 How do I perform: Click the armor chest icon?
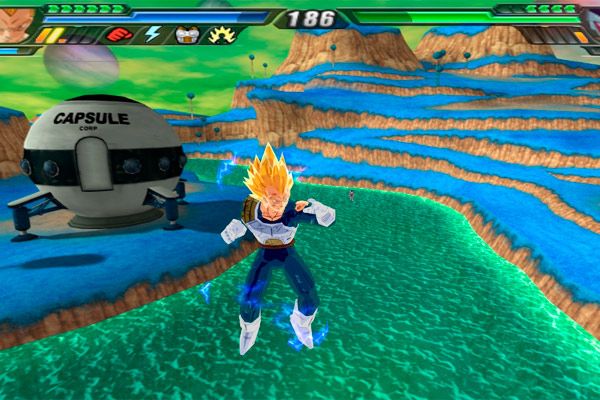pos(186,35)
